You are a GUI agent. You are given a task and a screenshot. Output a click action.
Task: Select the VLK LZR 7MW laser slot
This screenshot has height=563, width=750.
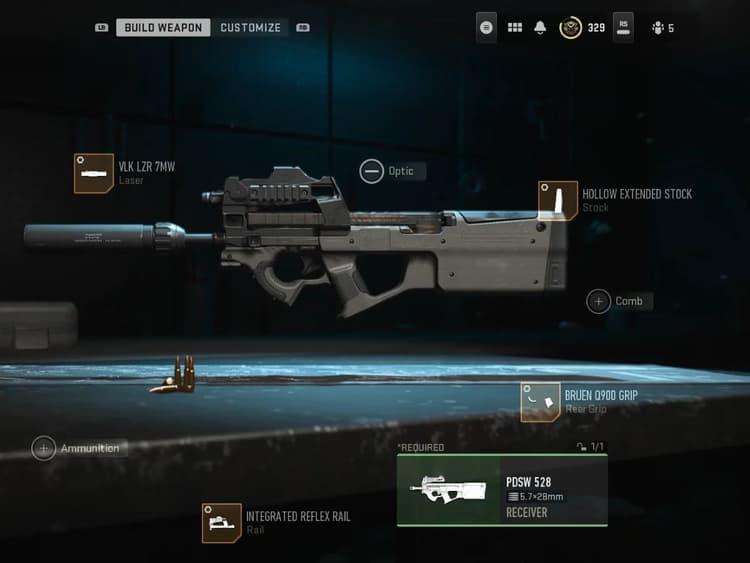(x=93, y=173)
